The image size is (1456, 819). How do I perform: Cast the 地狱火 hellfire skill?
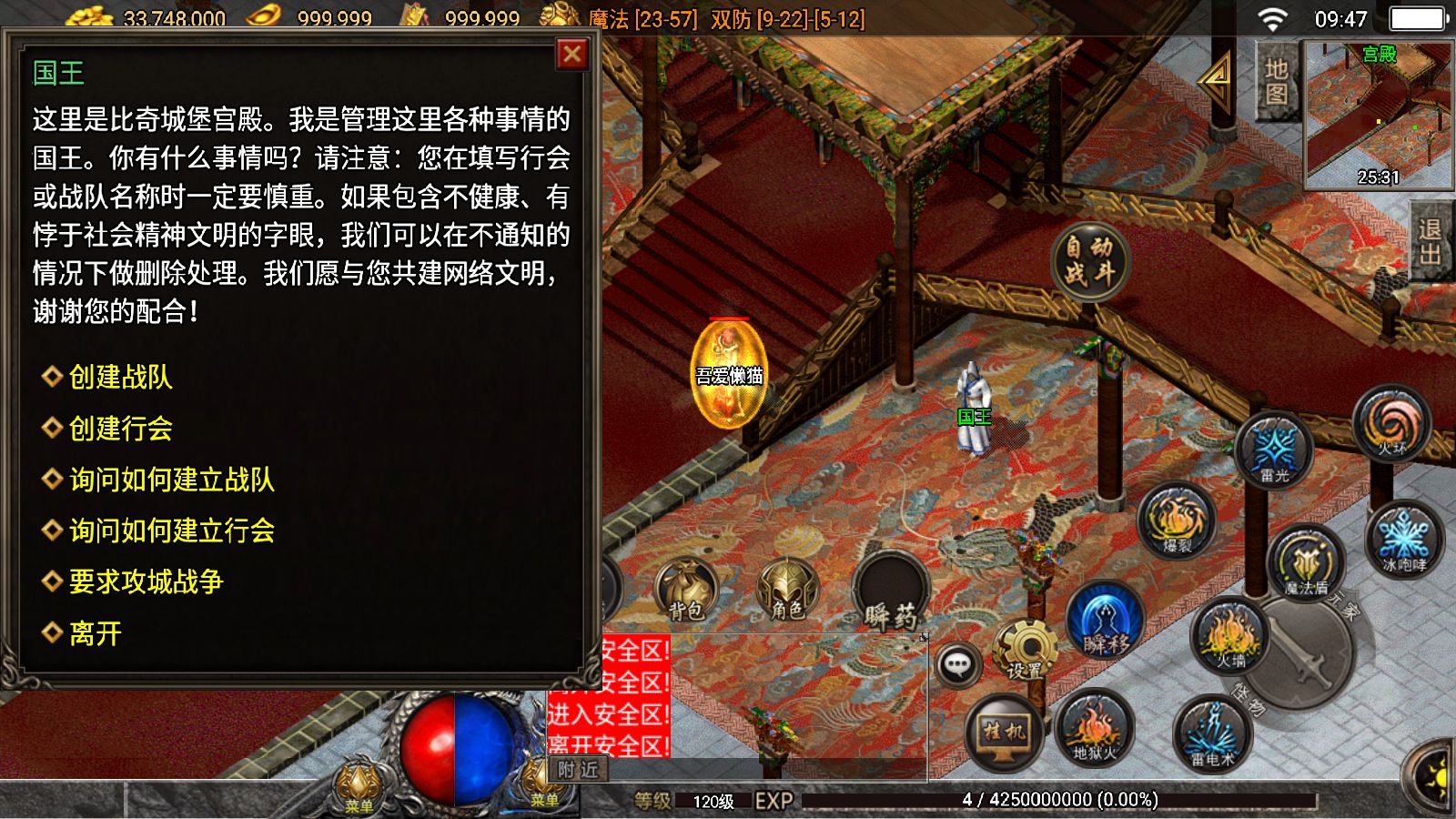pyautogui.click(x=1095, y=729)
